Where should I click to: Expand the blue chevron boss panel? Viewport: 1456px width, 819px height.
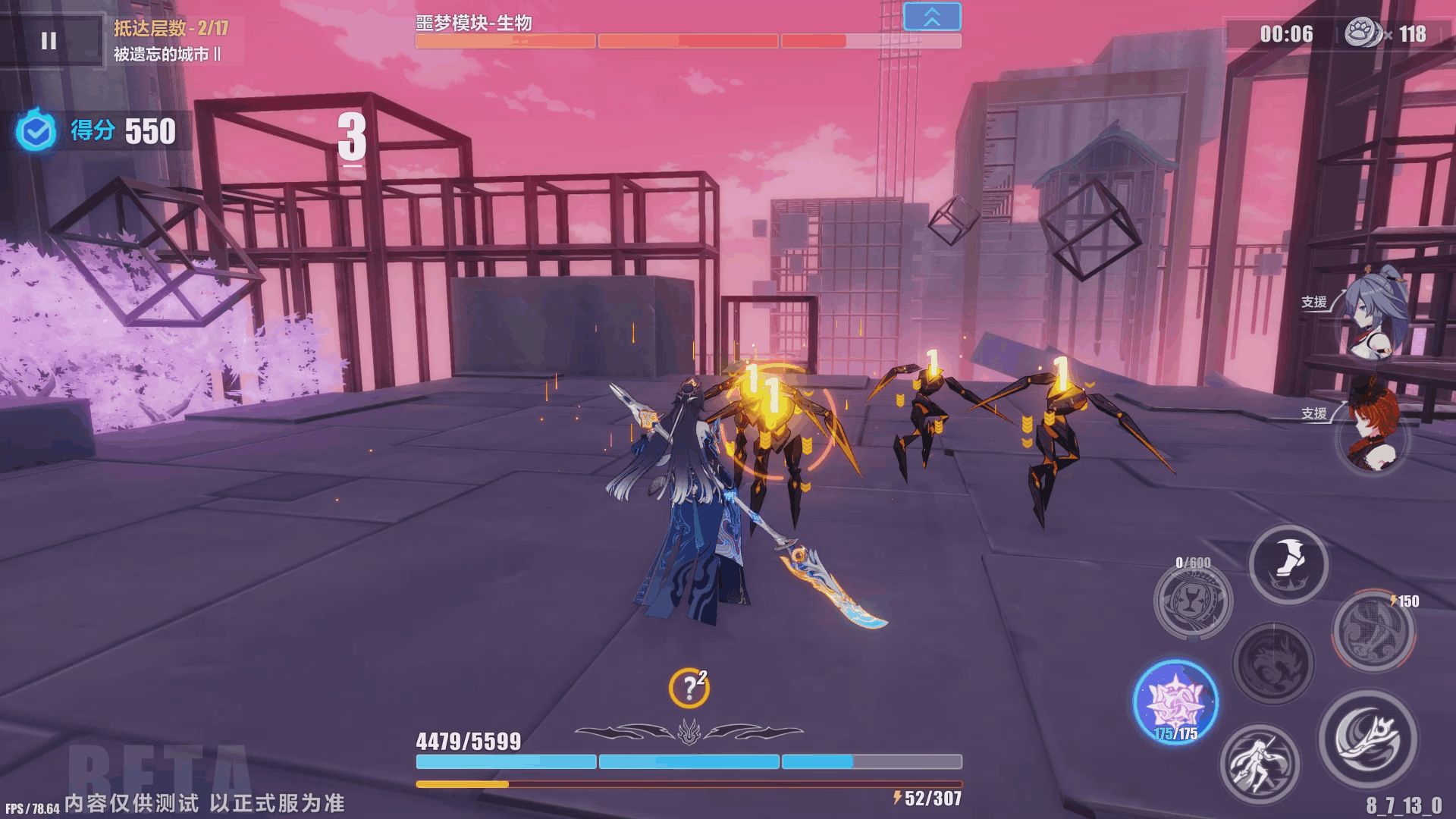pos(932,17)
